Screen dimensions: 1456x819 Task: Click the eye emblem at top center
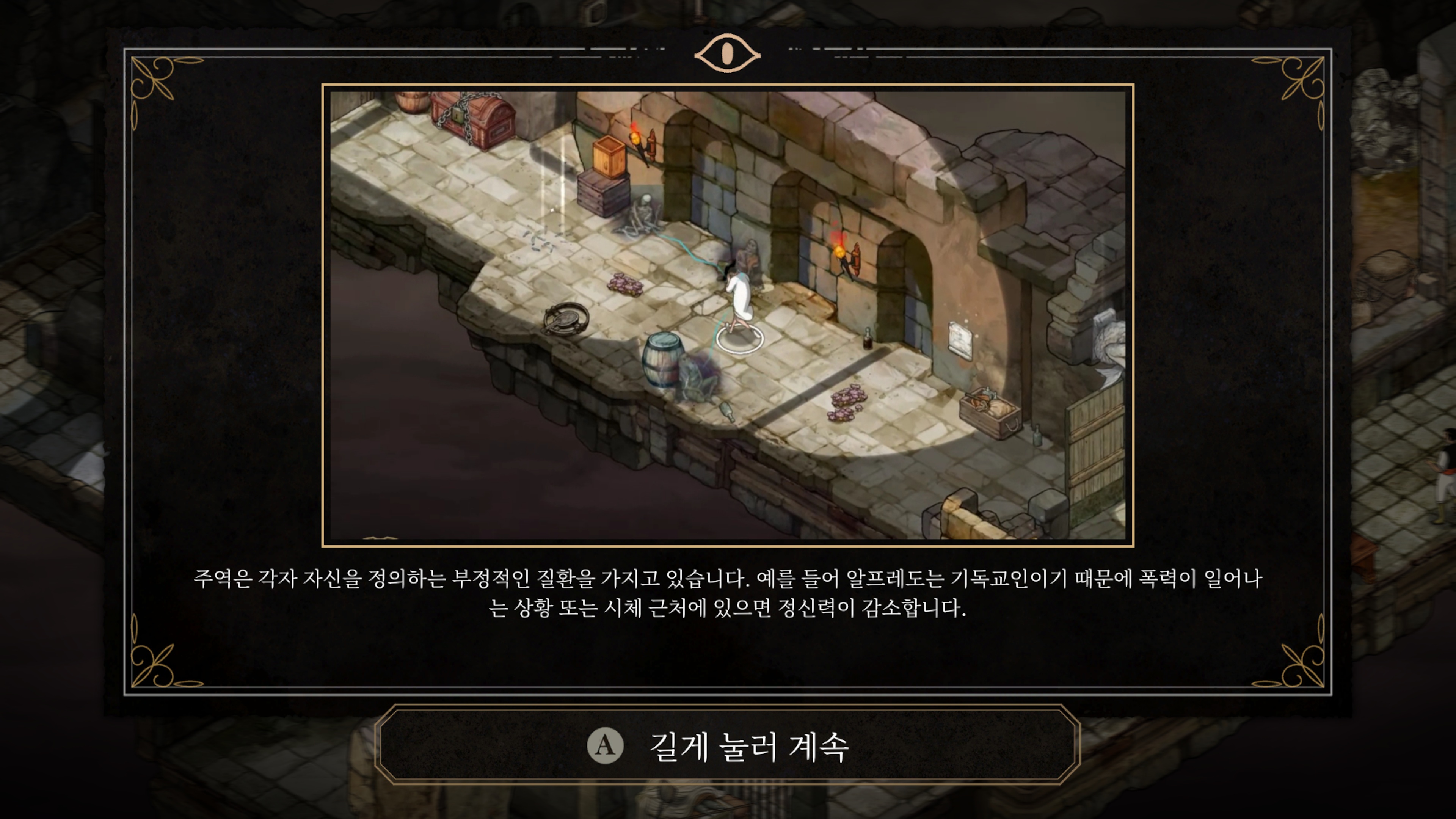[x=728, y=54]
